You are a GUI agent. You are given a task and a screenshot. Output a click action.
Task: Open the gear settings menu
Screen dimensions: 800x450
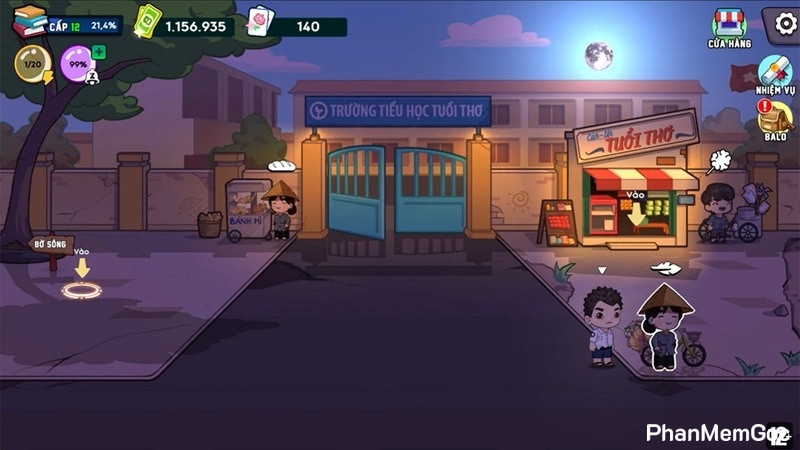tap(782, 22)
